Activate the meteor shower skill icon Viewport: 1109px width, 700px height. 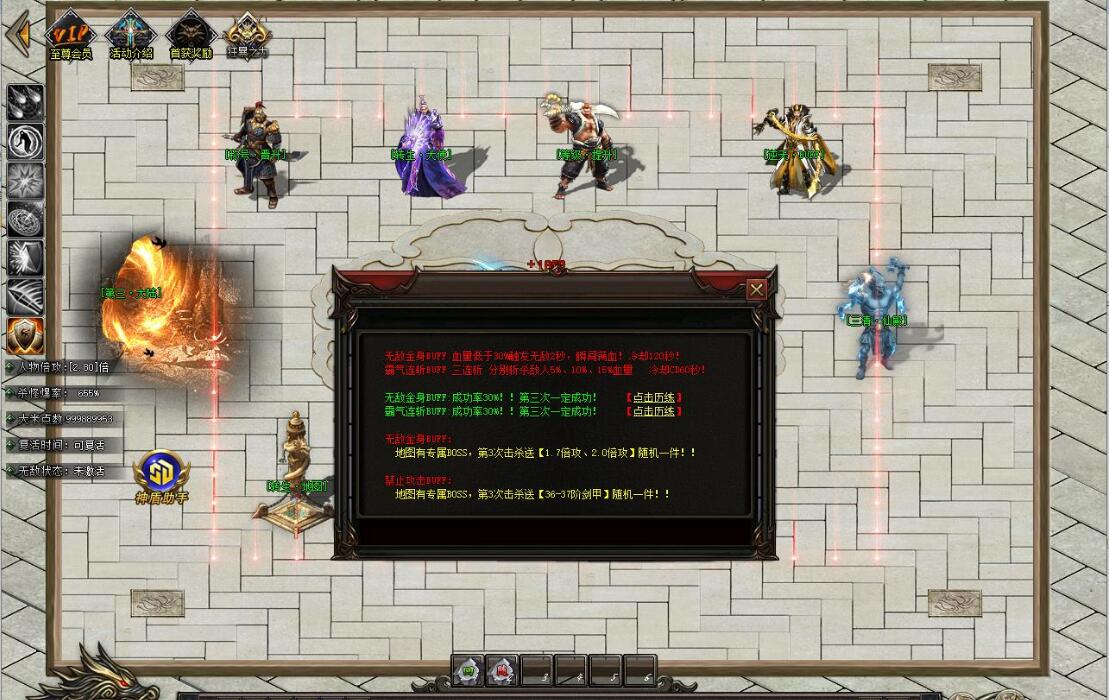25,102
